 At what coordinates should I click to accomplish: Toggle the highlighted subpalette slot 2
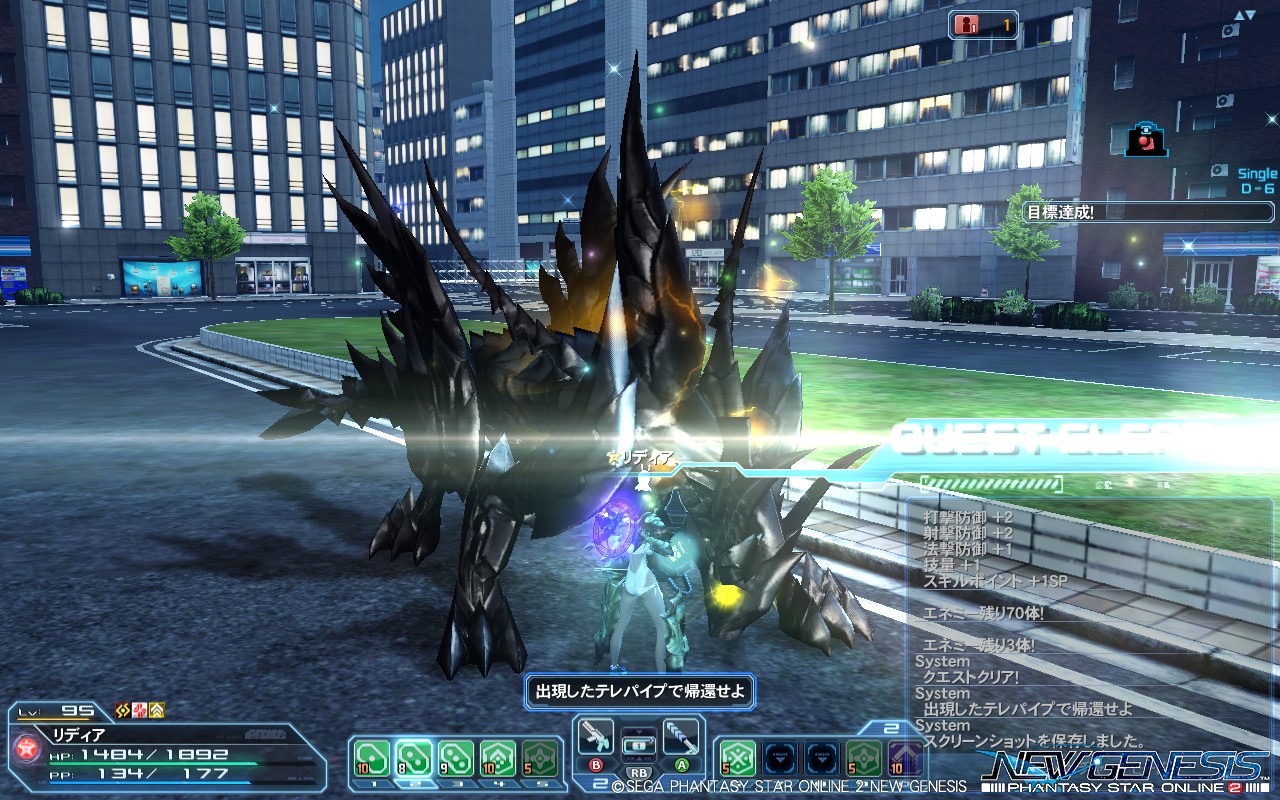pyautogui.click(x=413, y=758)
